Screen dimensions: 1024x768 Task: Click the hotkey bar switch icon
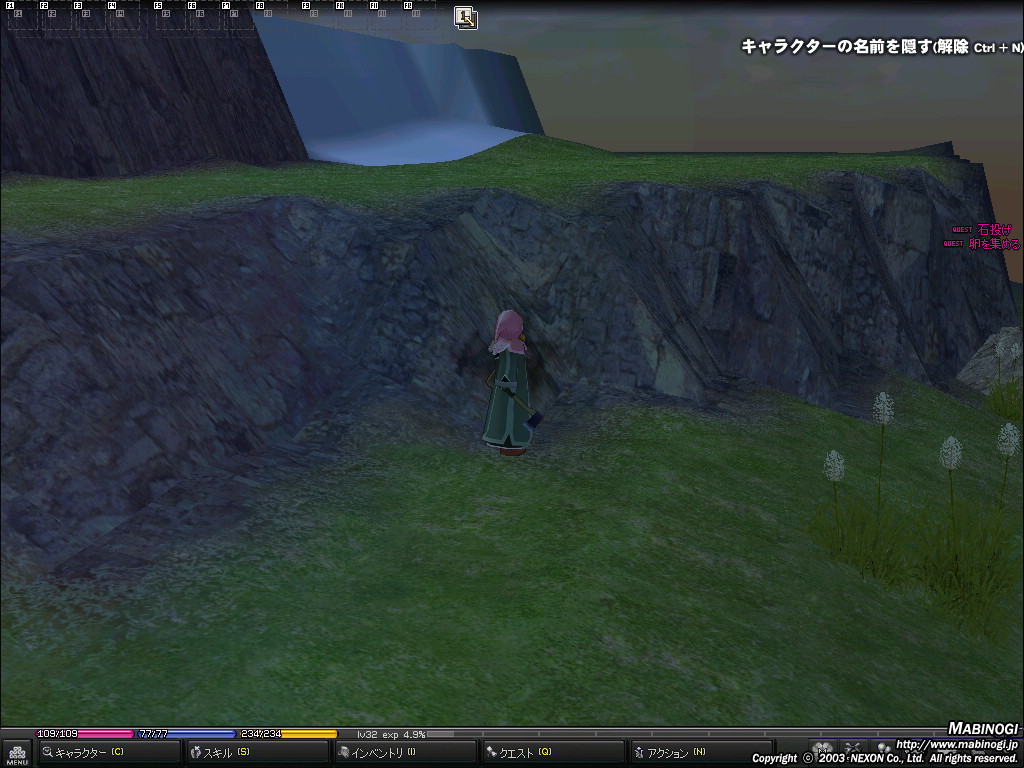click(x=465, y=17)
